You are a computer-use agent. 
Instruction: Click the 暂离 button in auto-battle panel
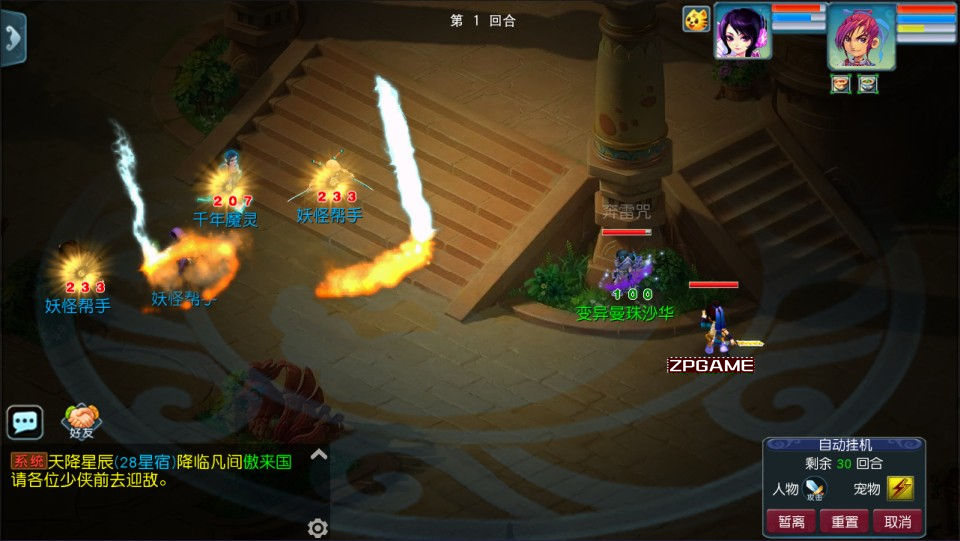click(x=790, y=521)
